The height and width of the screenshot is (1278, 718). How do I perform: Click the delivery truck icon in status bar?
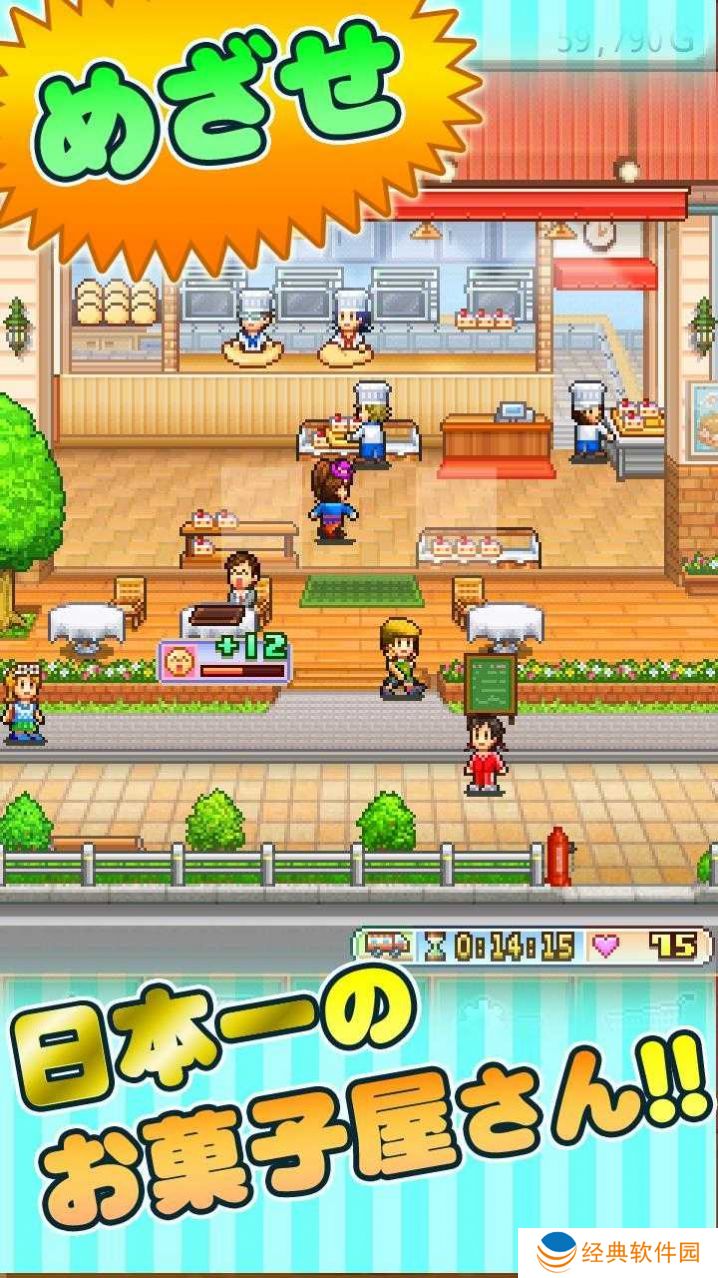click(x=384, y=946)
